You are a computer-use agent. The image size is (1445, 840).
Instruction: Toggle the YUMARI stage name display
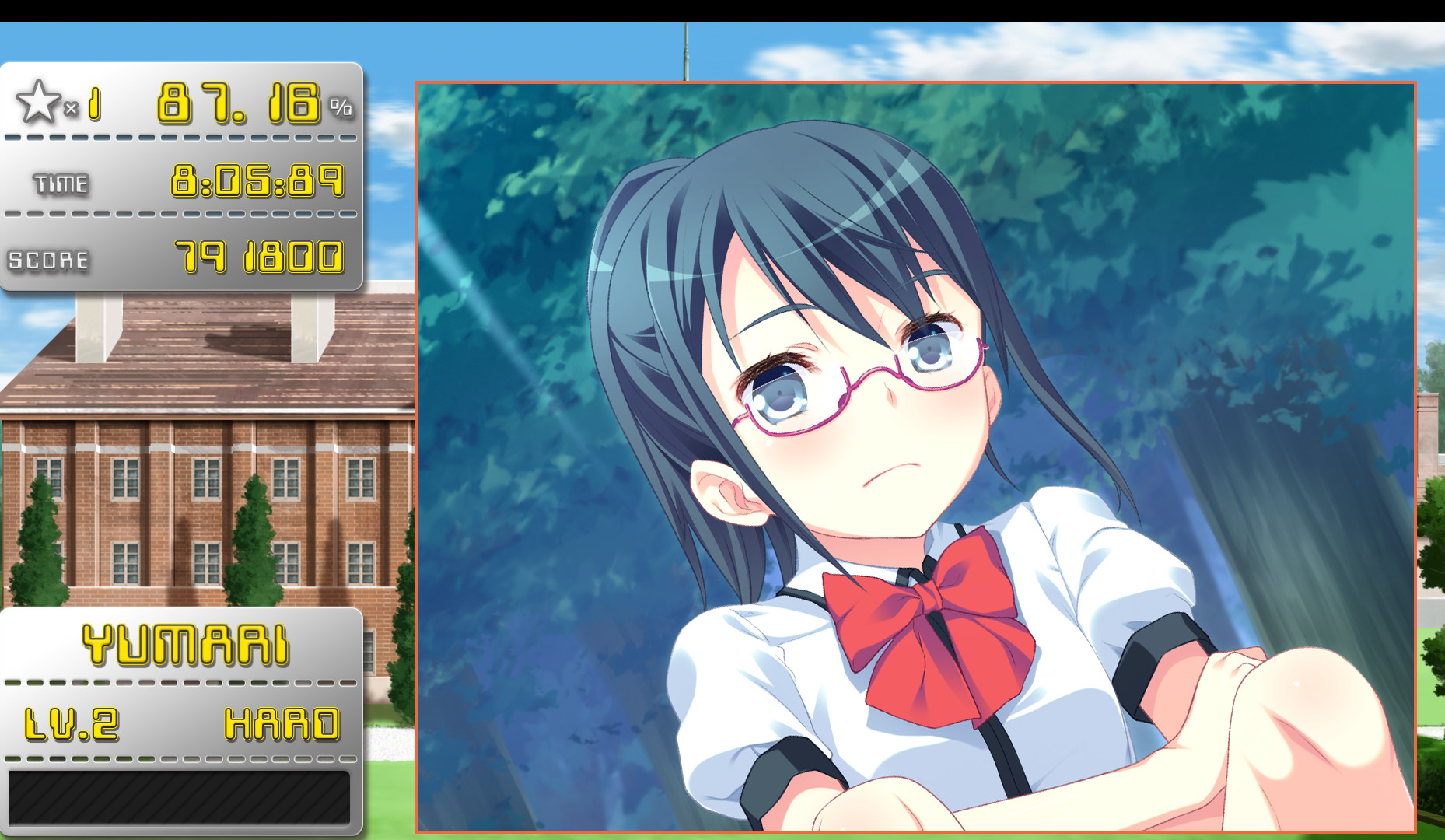184,646
